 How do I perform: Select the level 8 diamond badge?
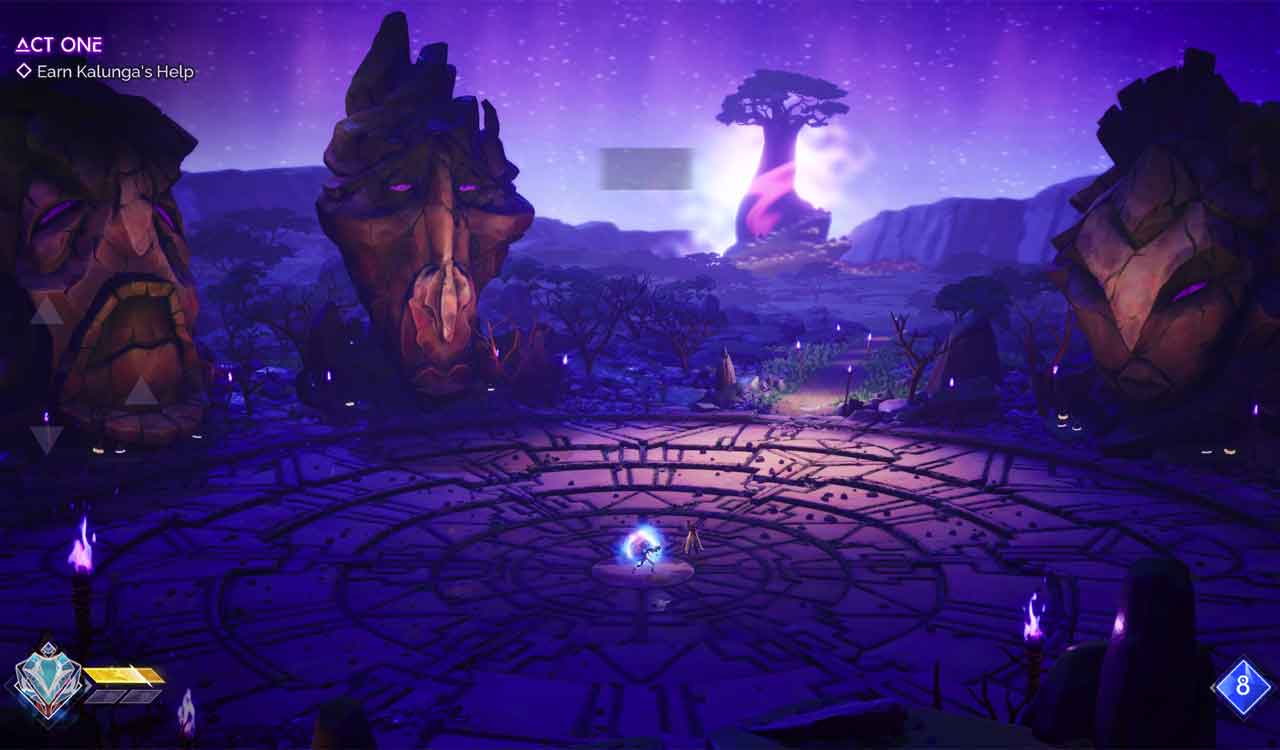pyautogui.click(x=1240, y=685)
